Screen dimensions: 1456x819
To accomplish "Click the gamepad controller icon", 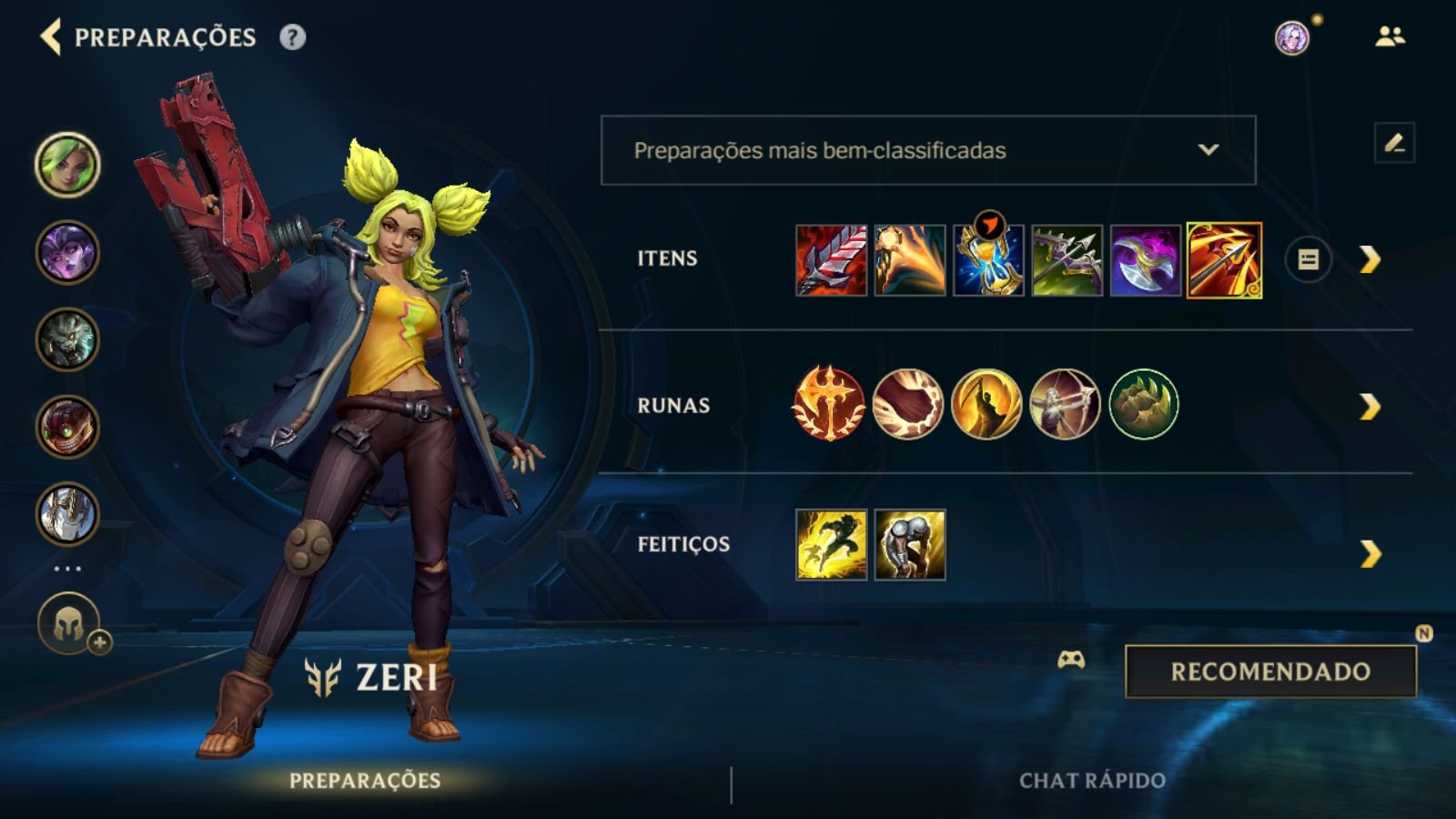I will [1071, 660].
